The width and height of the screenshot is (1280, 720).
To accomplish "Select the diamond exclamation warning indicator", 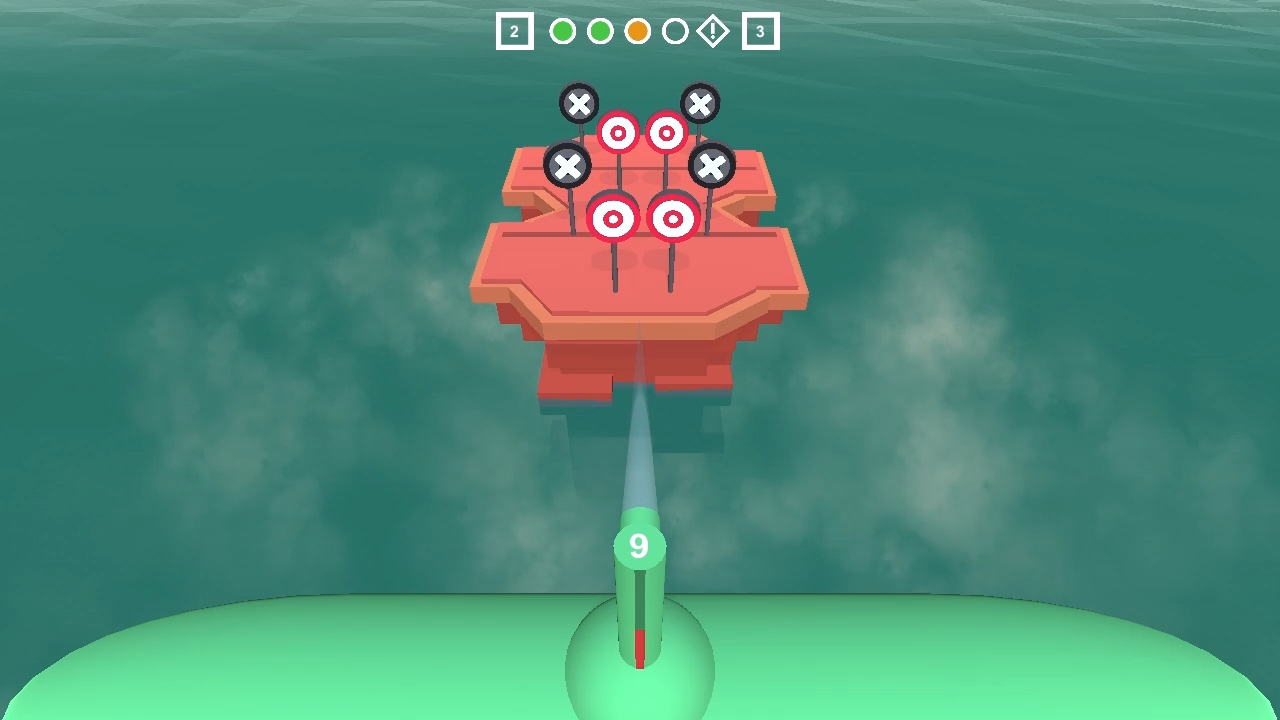I will (713, 31).
